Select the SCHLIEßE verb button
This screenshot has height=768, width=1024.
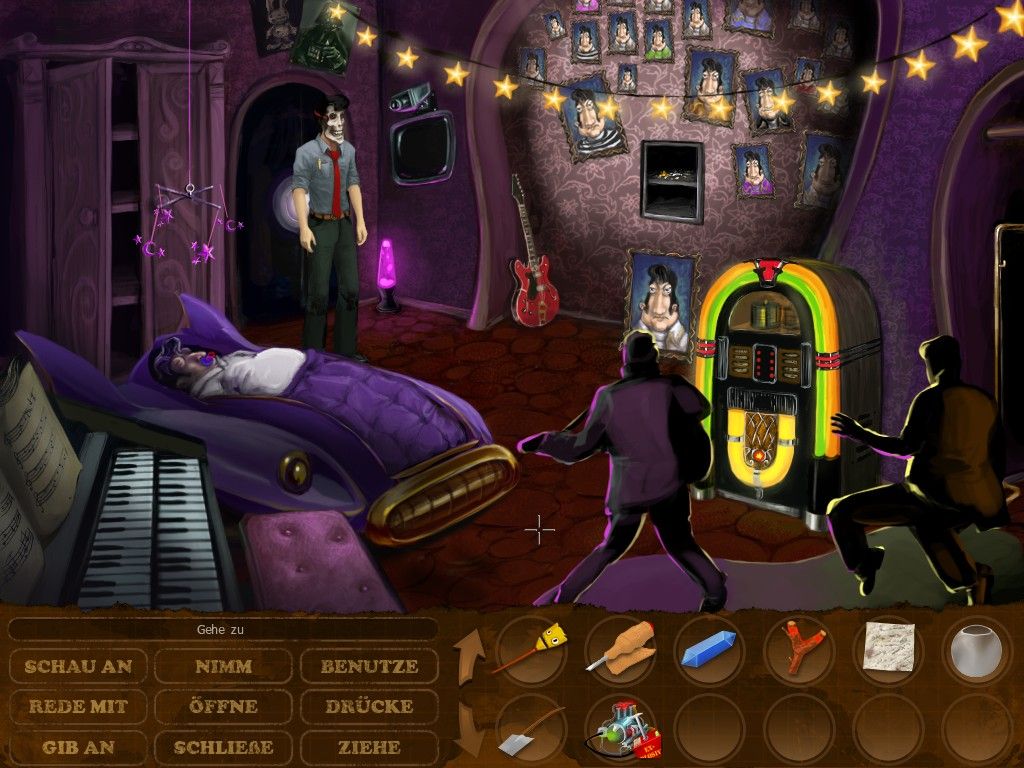(223, 746)
